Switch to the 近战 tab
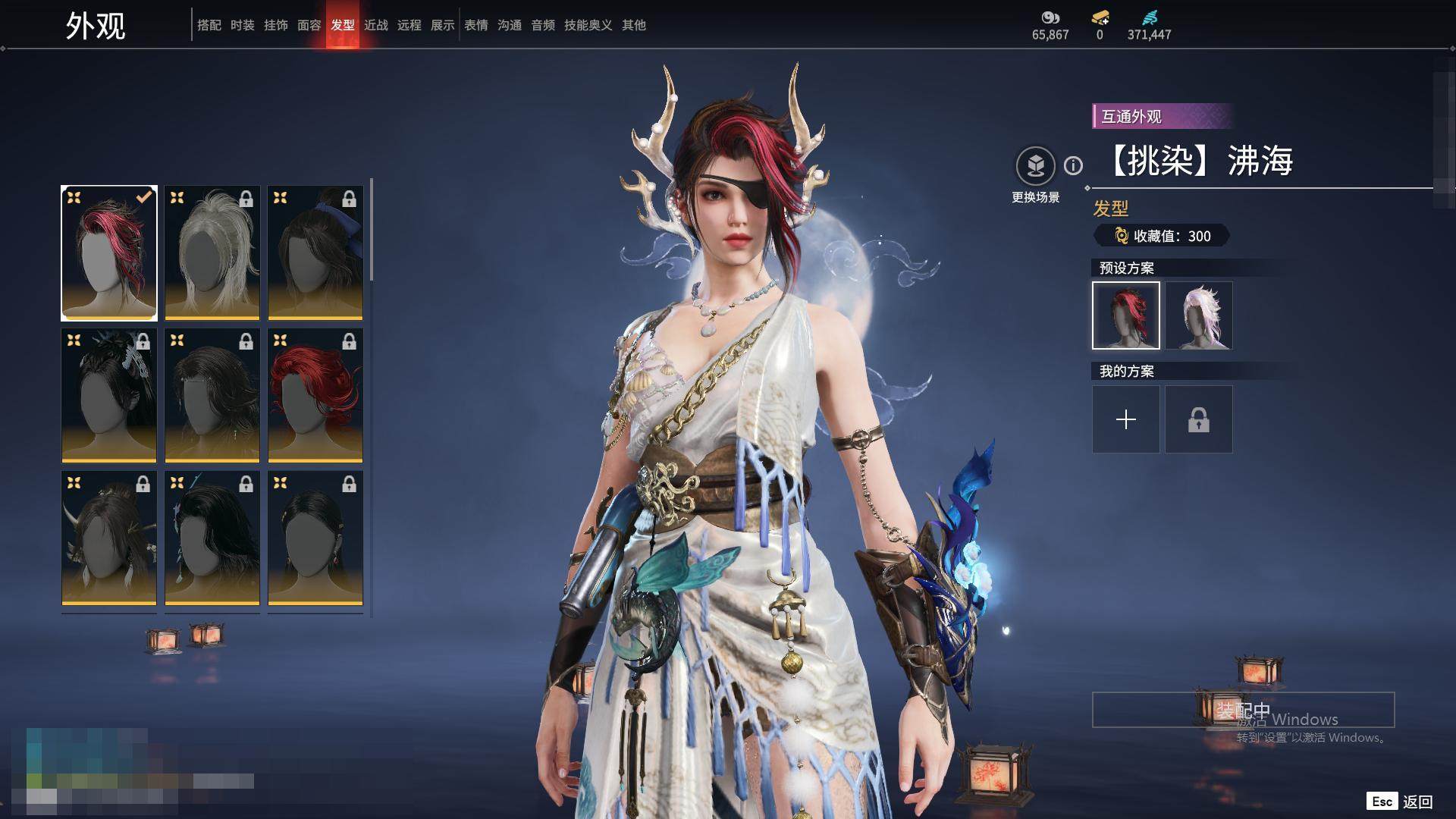 point(375,25)
